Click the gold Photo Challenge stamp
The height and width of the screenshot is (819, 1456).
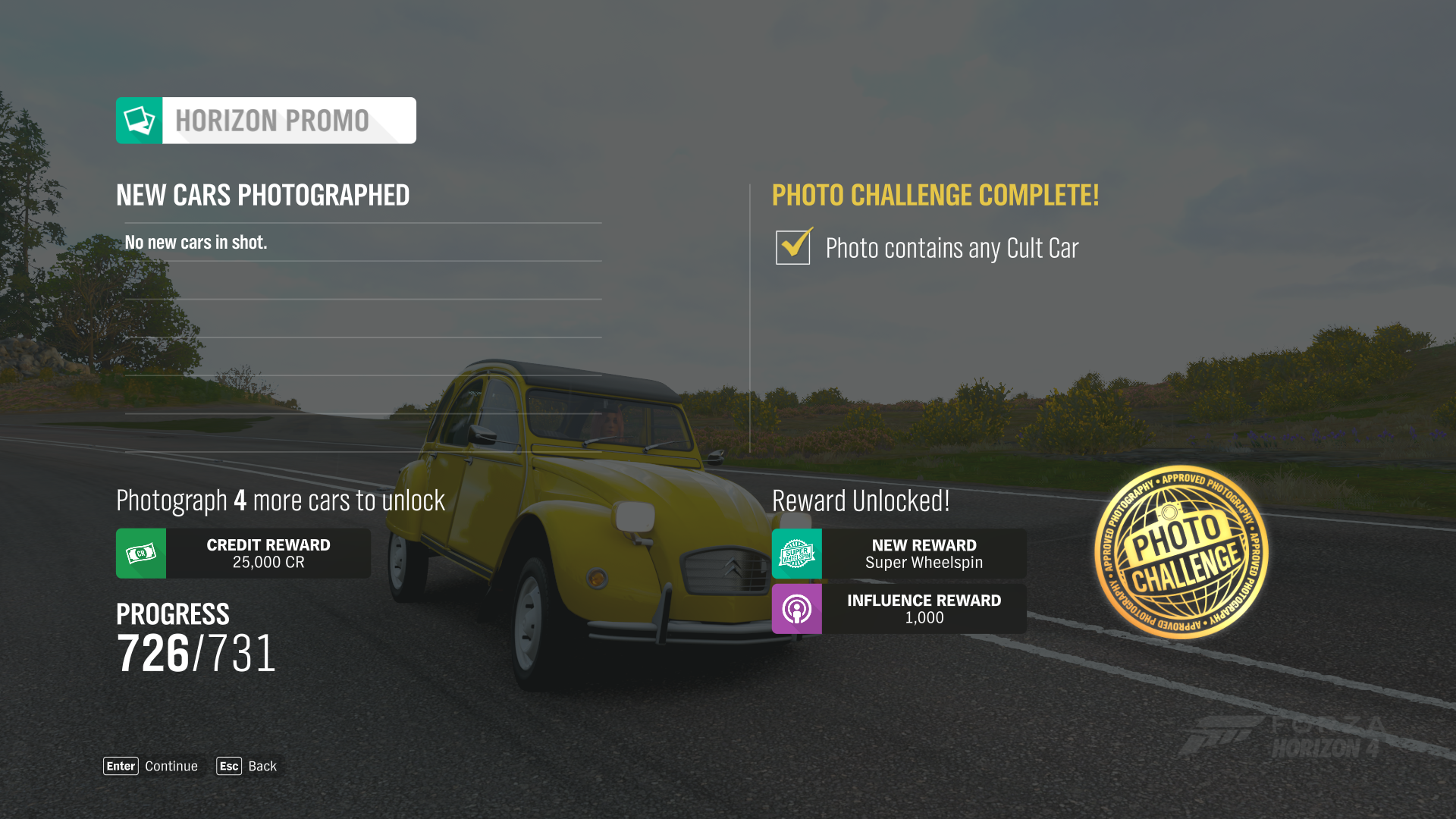coord(1181,552)
